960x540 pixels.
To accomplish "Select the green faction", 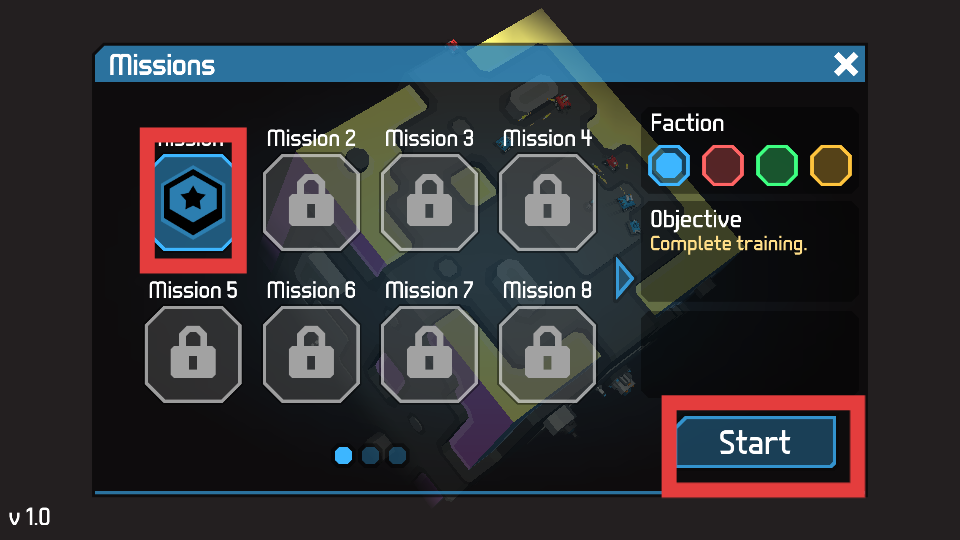I will pos(777,165).
